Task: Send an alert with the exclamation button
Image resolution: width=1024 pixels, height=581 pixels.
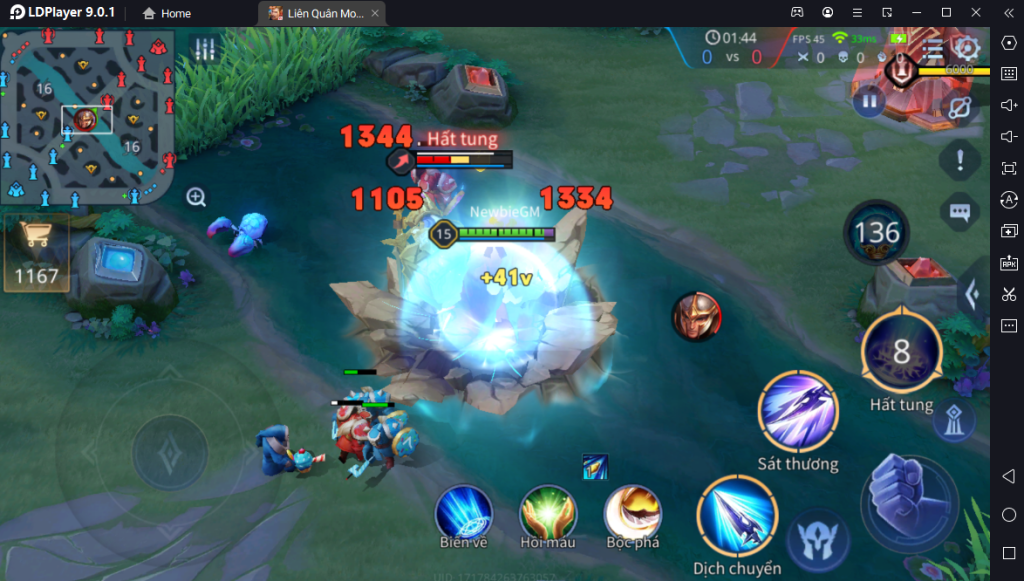Action: [960, 159]
